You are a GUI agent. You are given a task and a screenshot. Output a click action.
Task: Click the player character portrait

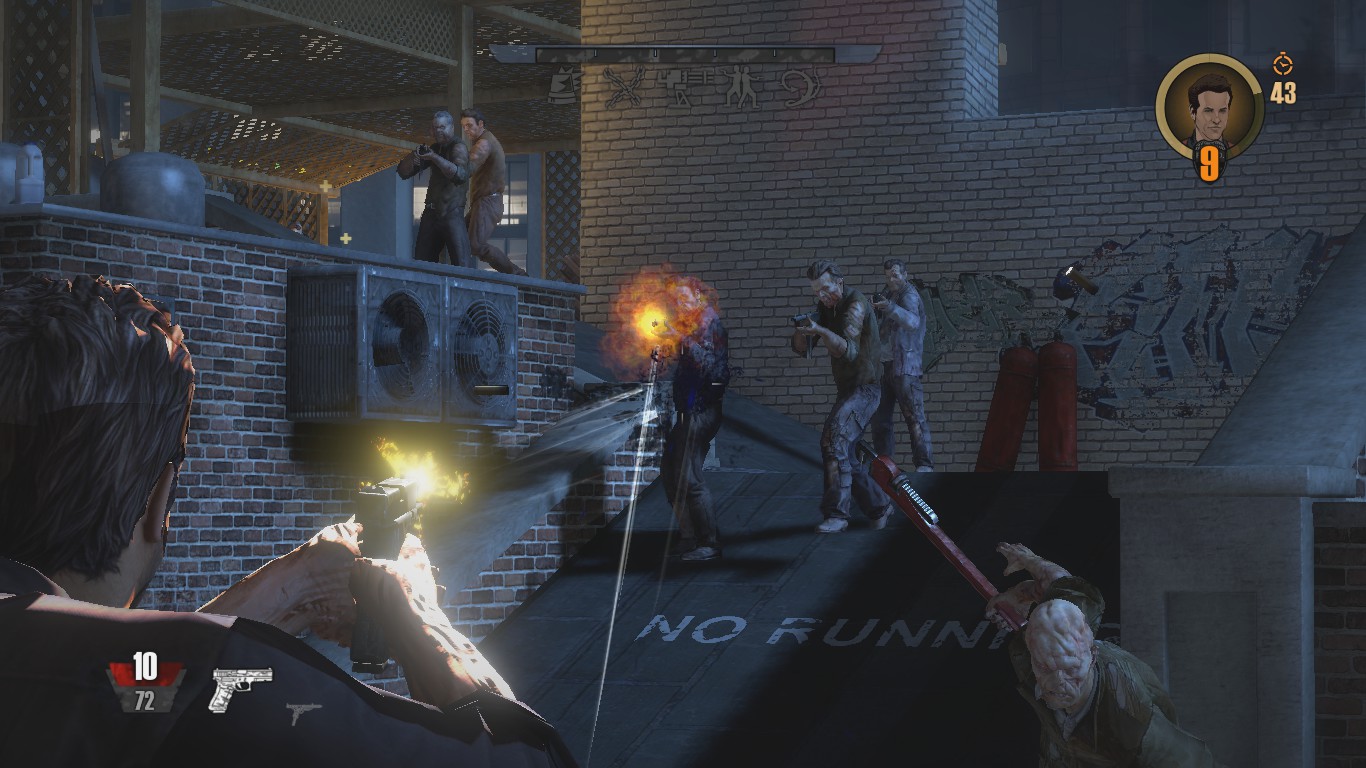point(1209,107)
